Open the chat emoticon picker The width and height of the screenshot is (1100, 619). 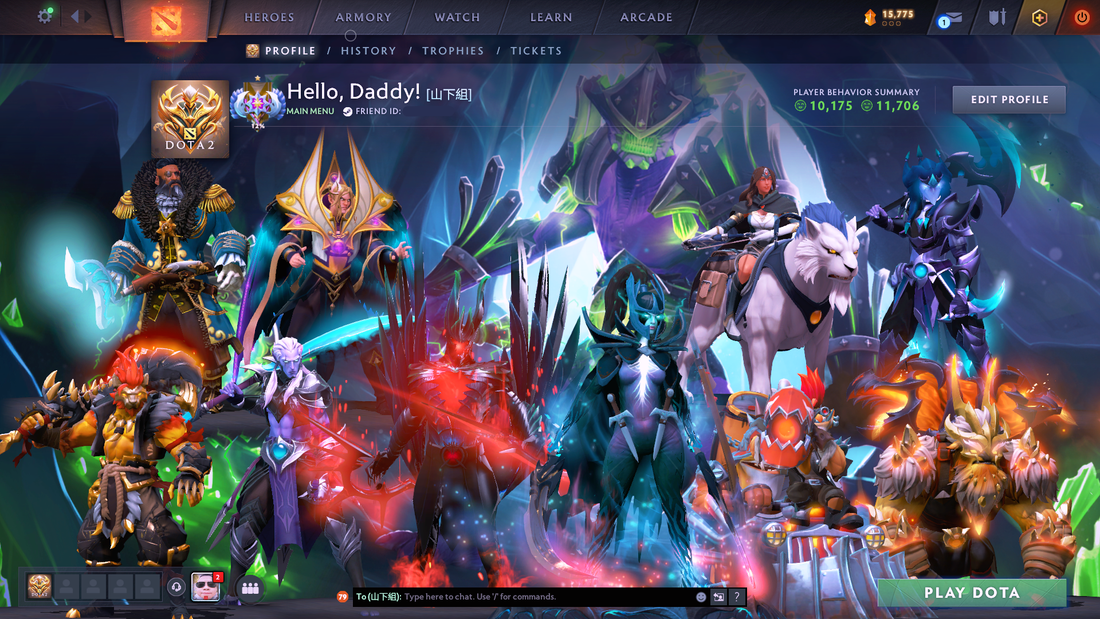(701, 597)
